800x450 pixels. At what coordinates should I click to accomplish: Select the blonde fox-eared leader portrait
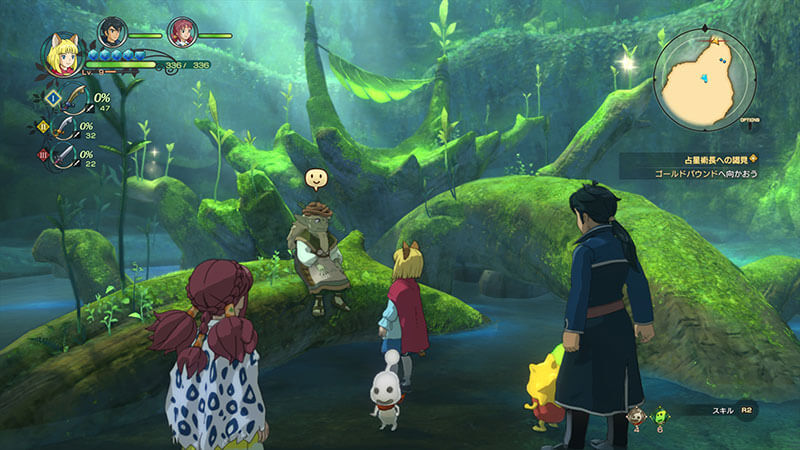61,56
